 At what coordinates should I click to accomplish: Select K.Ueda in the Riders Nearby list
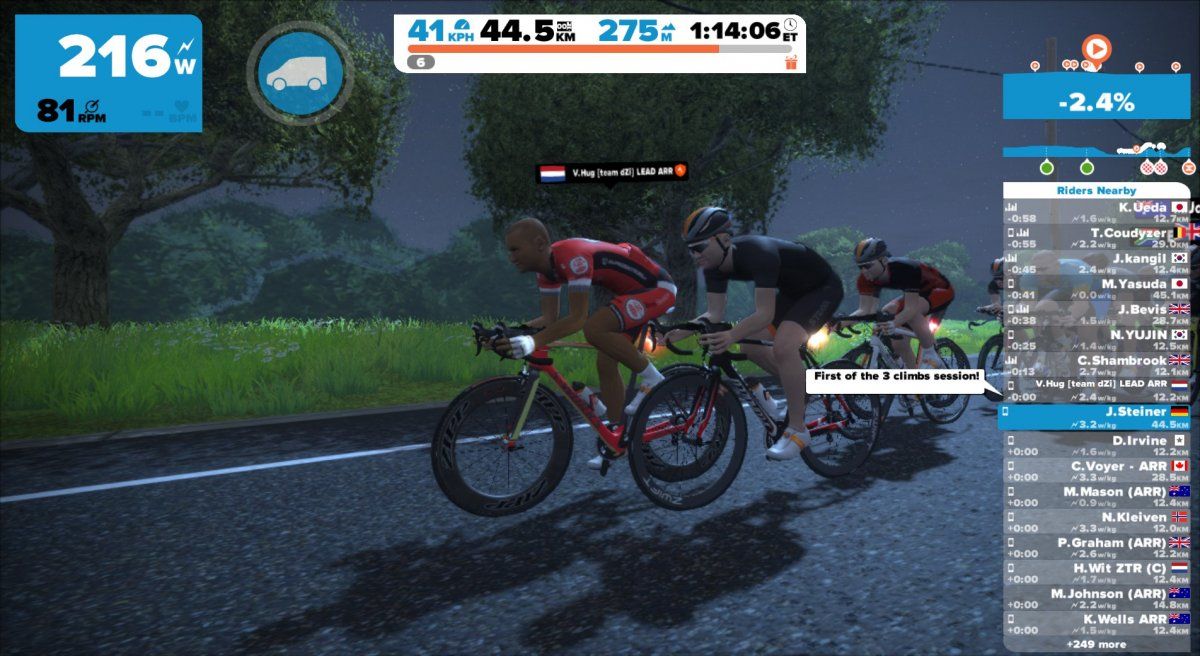[1096, 212]
